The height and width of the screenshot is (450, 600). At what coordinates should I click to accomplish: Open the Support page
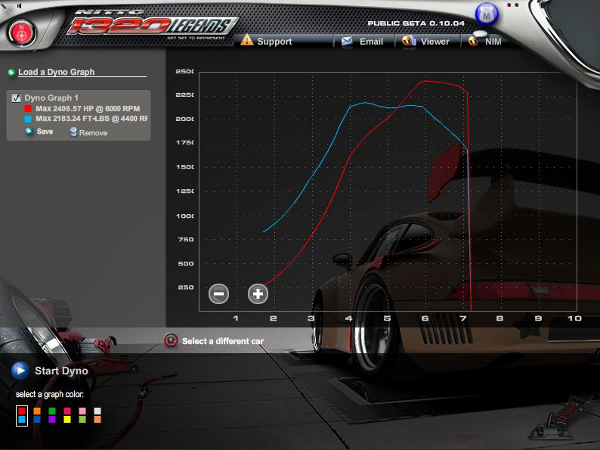coord(267,42)
